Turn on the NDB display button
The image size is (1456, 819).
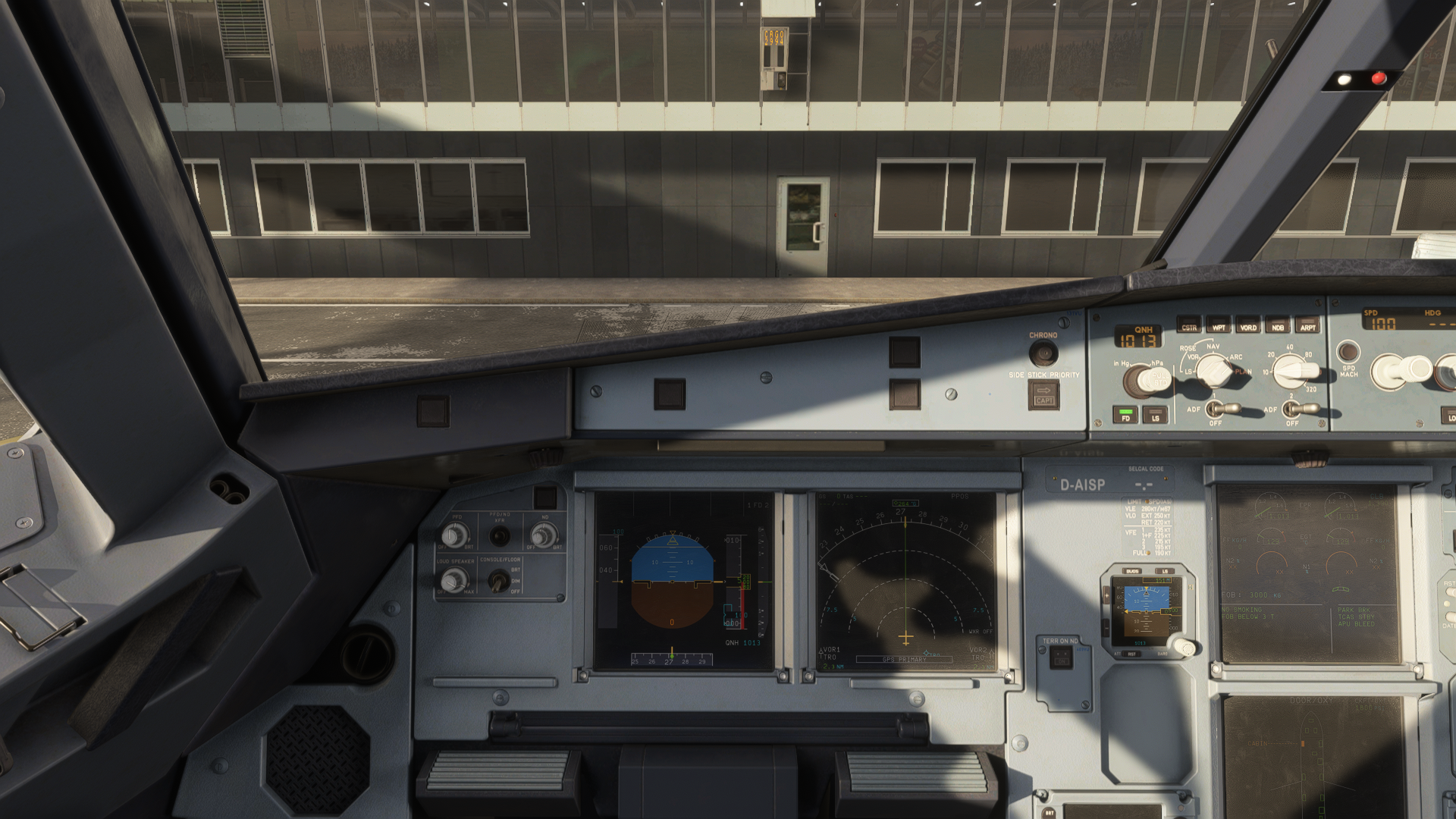[x=1278, y=327]
